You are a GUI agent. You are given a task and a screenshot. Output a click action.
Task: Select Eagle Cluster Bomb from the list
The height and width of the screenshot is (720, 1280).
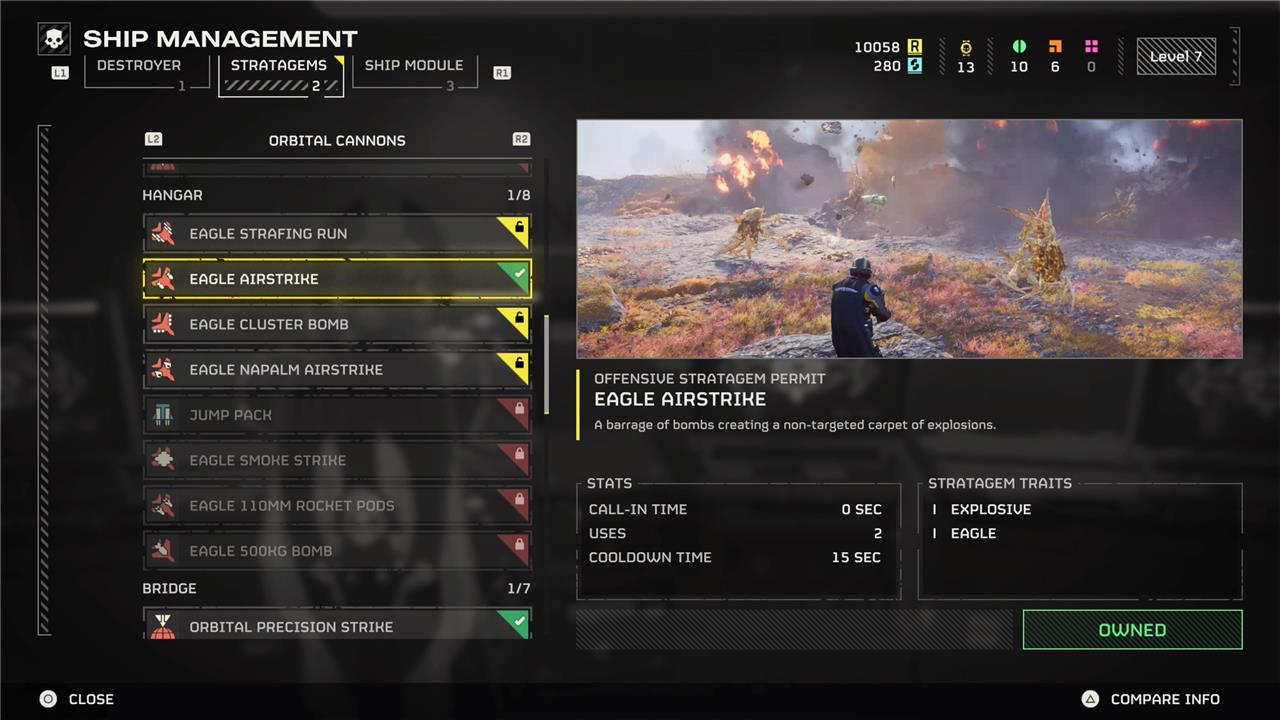point(337,324)
